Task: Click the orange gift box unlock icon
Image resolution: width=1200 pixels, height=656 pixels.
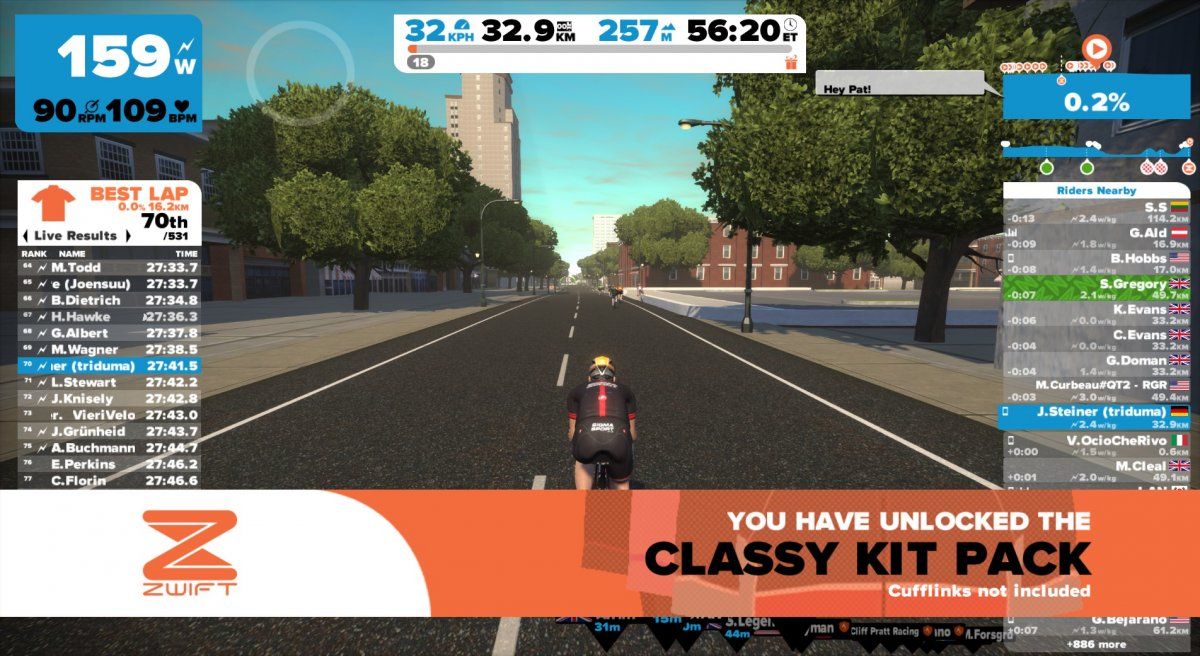Action: (792, 62)
